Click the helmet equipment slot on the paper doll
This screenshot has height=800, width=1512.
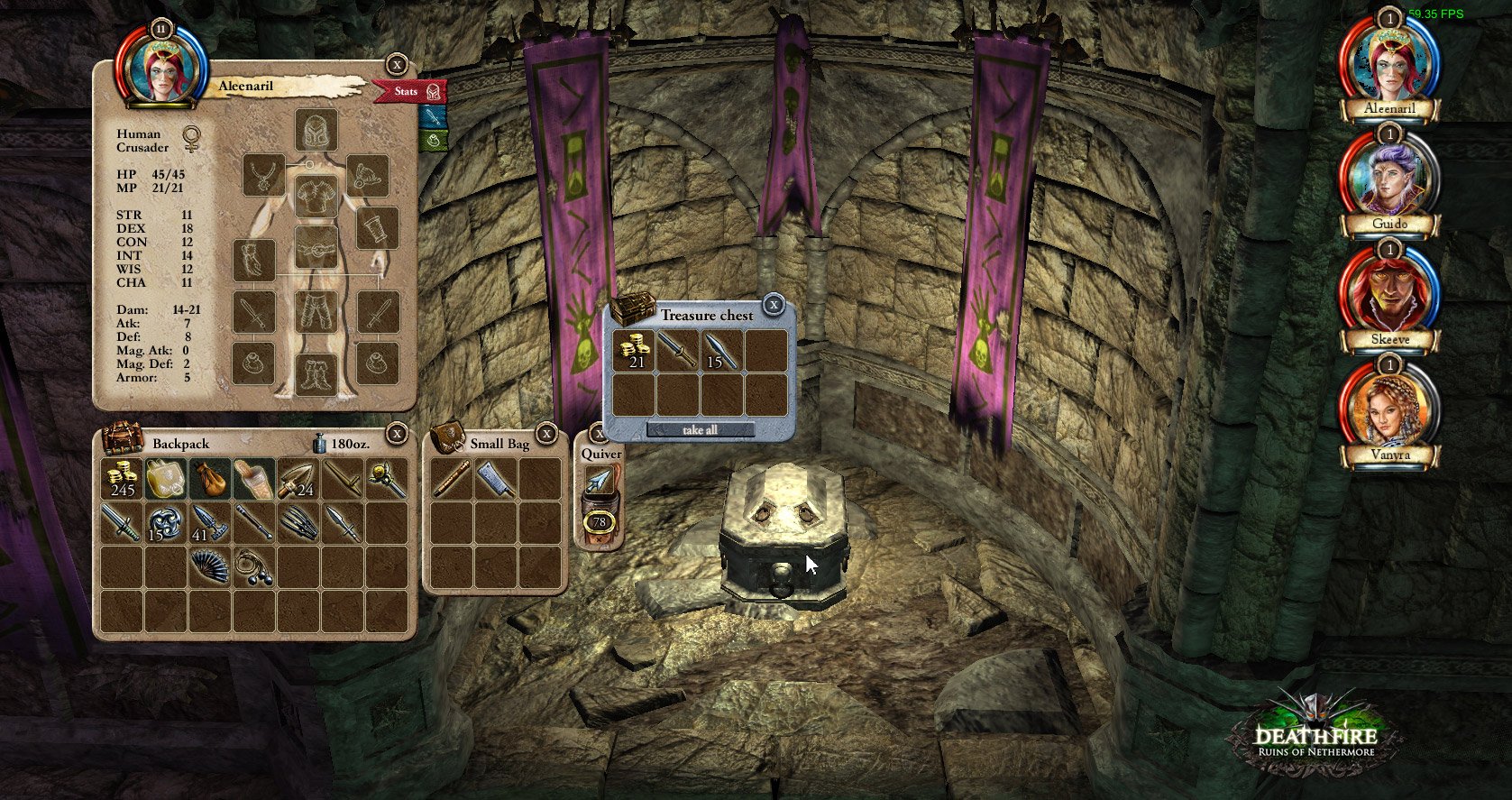pos(315,132)
